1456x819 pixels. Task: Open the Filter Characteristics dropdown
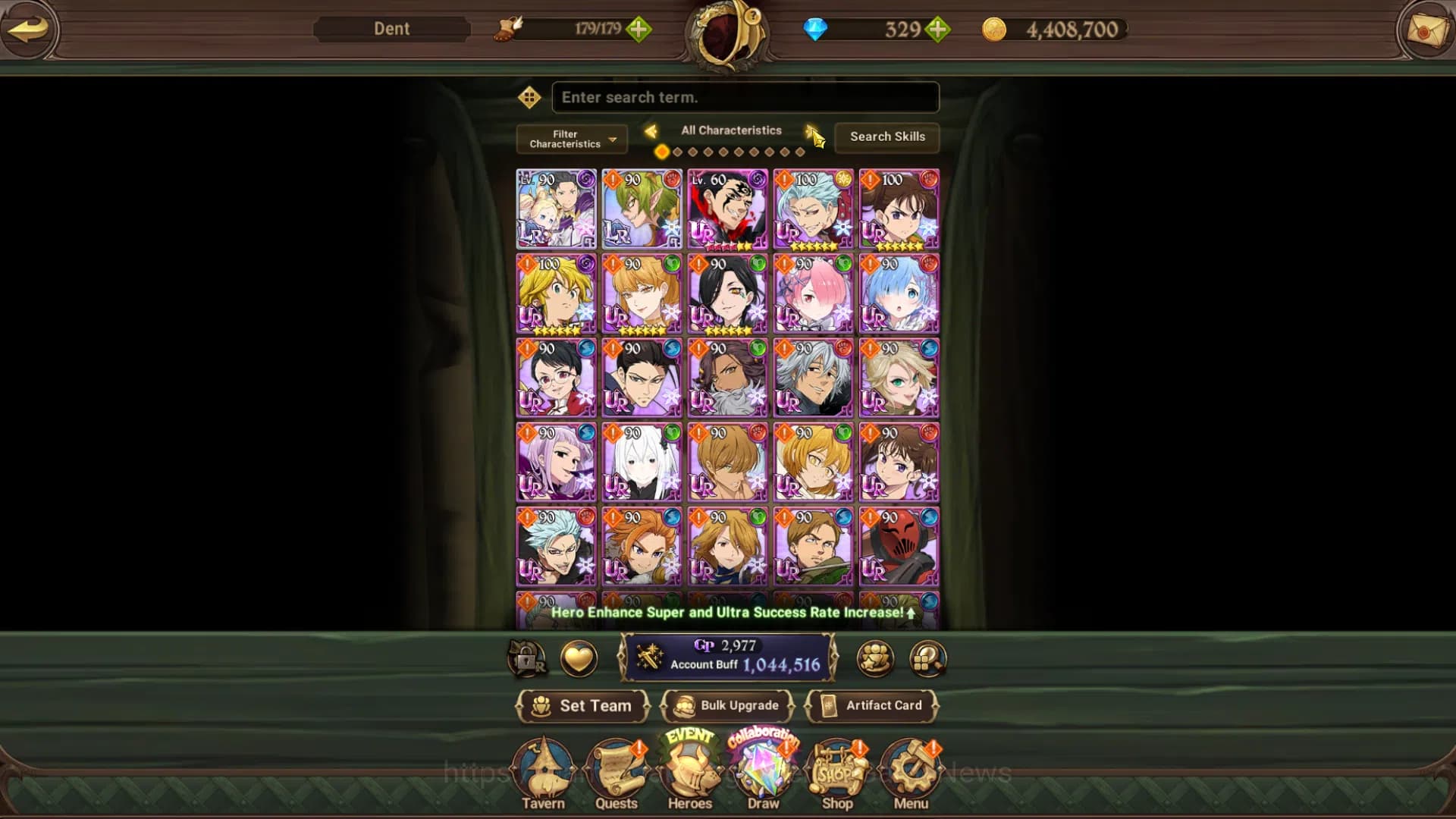(x=570, y=139)
